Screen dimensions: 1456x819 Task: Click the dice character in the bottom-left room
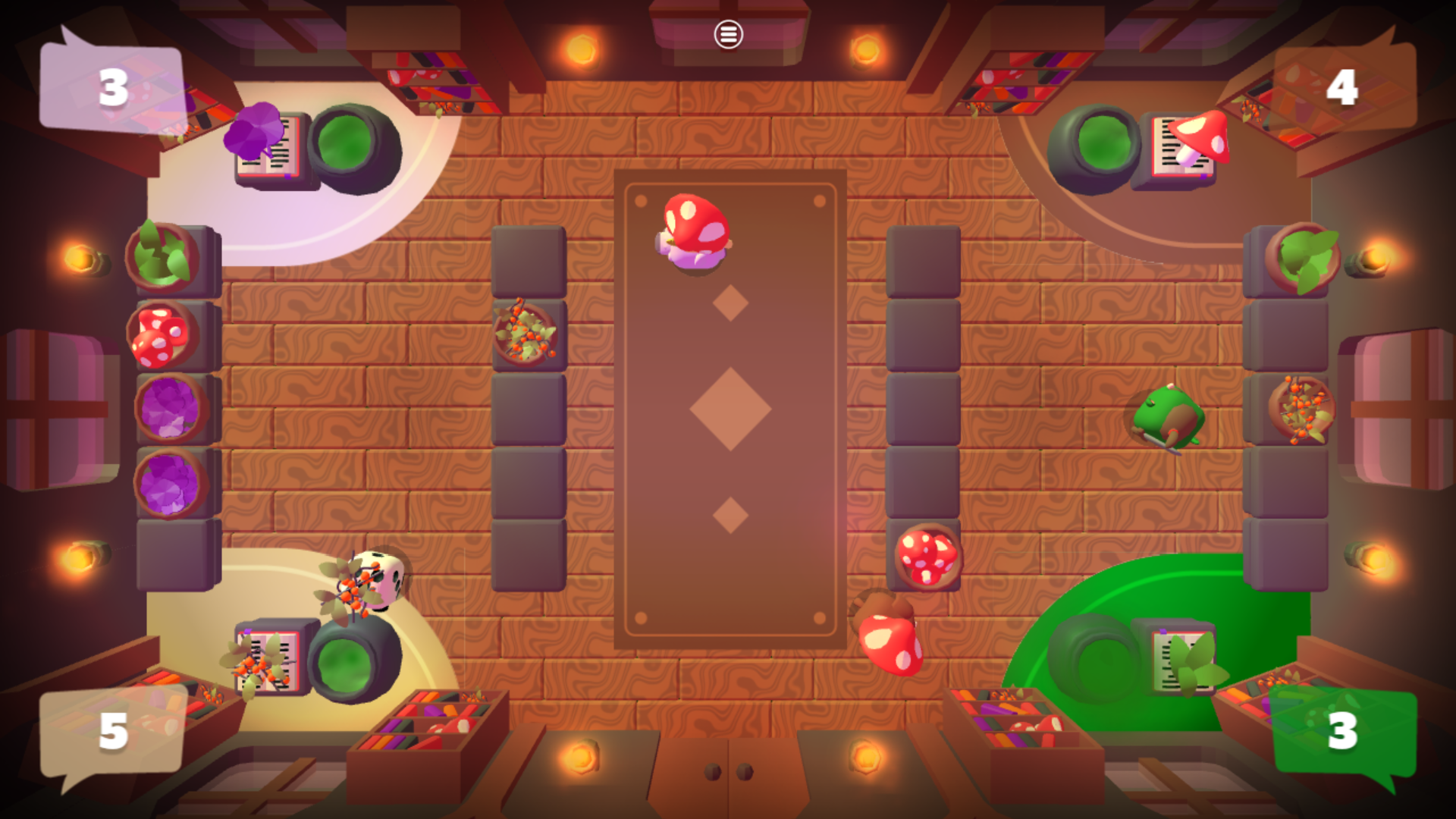pos(379,584)
